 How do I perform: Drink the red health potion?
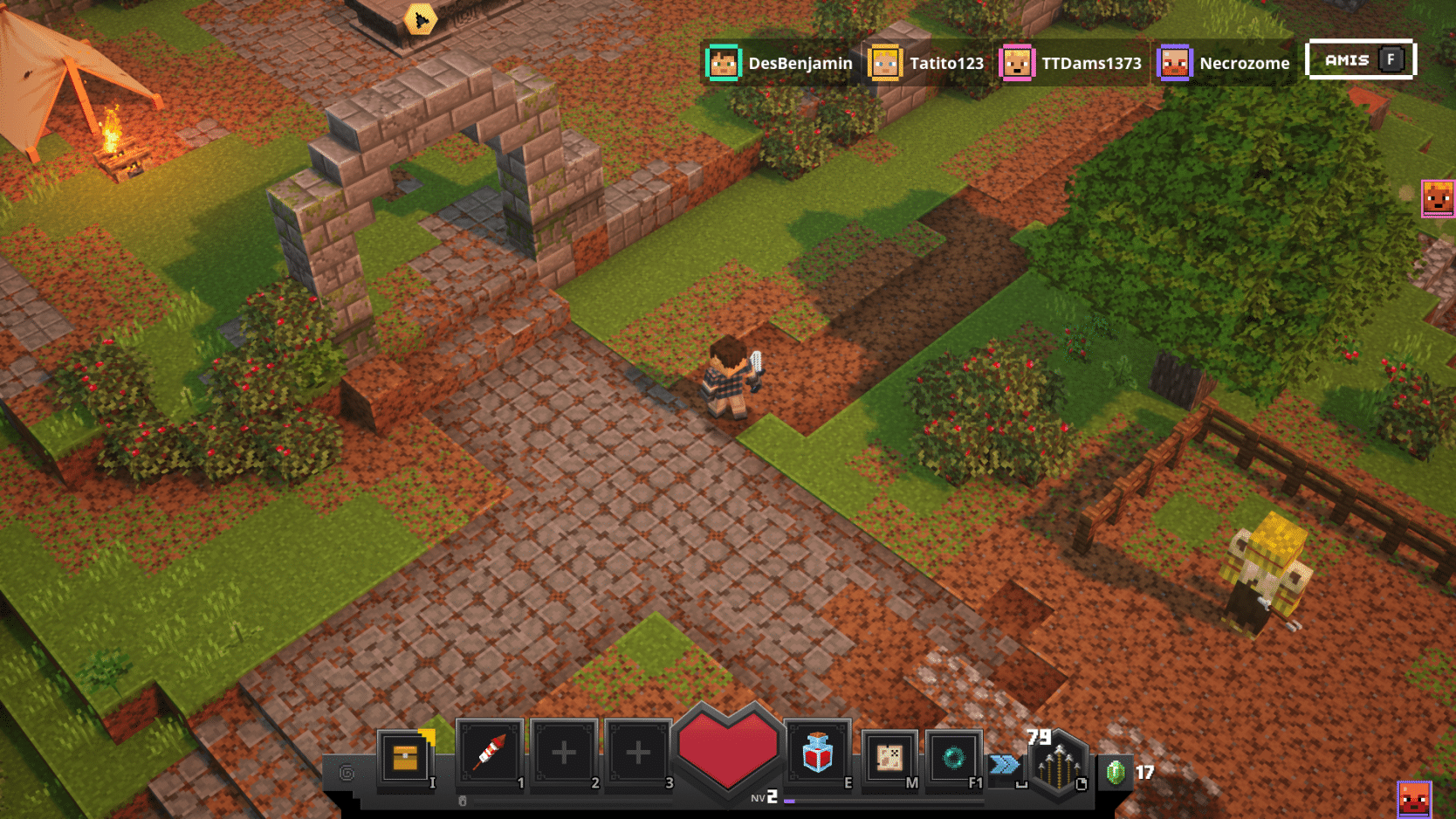(817, 754)
